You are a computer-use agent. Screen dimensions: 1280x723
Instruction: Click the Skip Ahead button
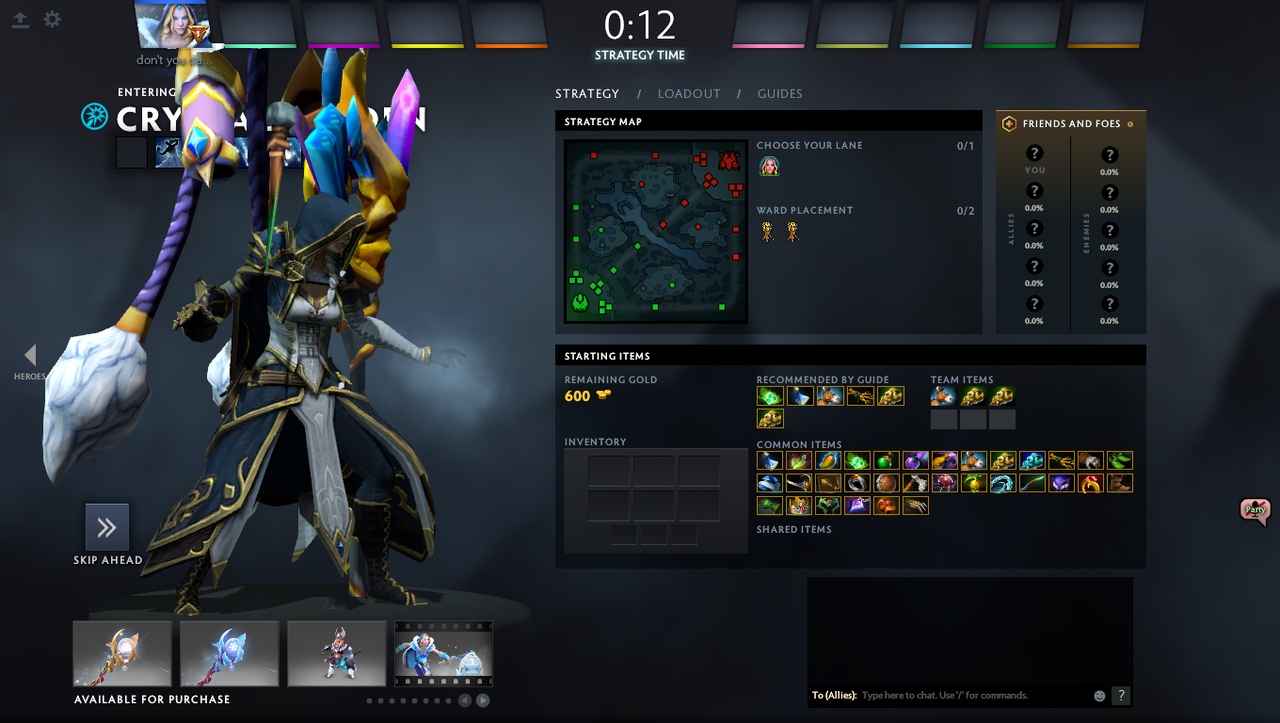107,528
